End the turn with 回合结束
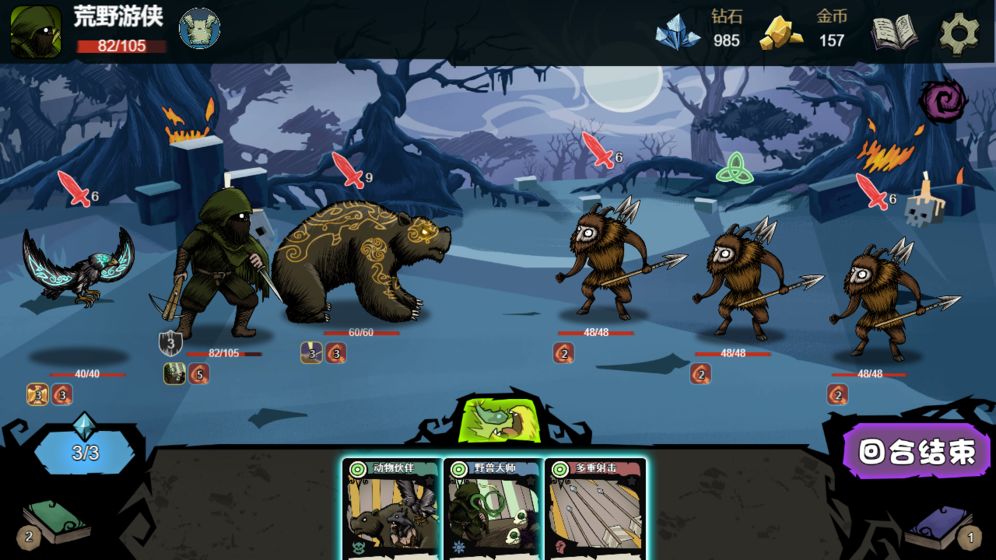 917,452
